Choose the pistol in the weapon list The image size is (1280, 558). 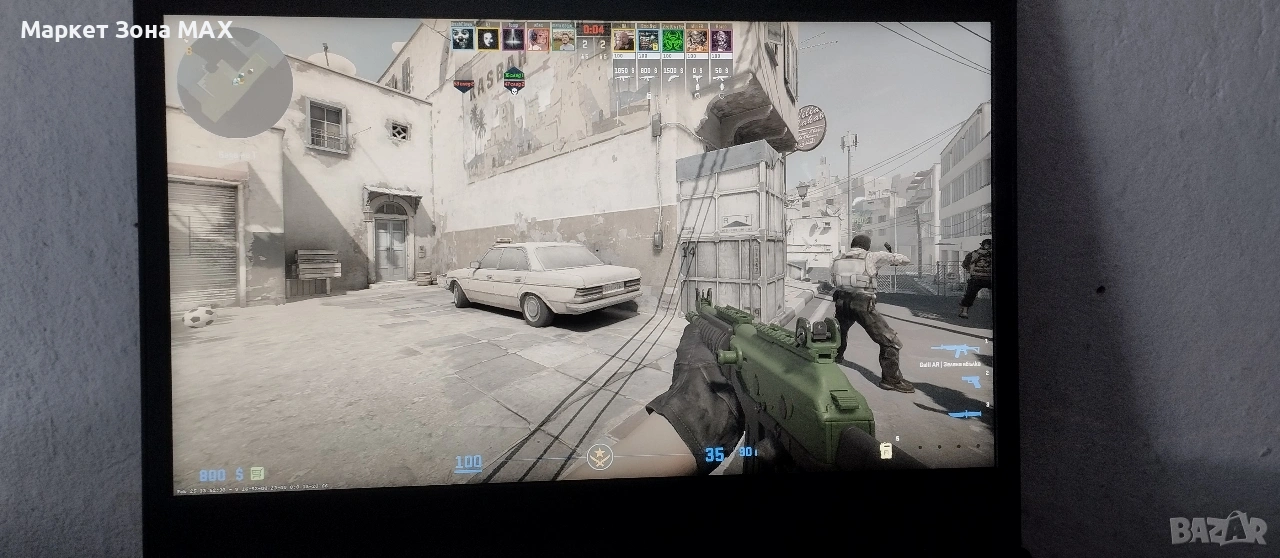coord(970,381)
